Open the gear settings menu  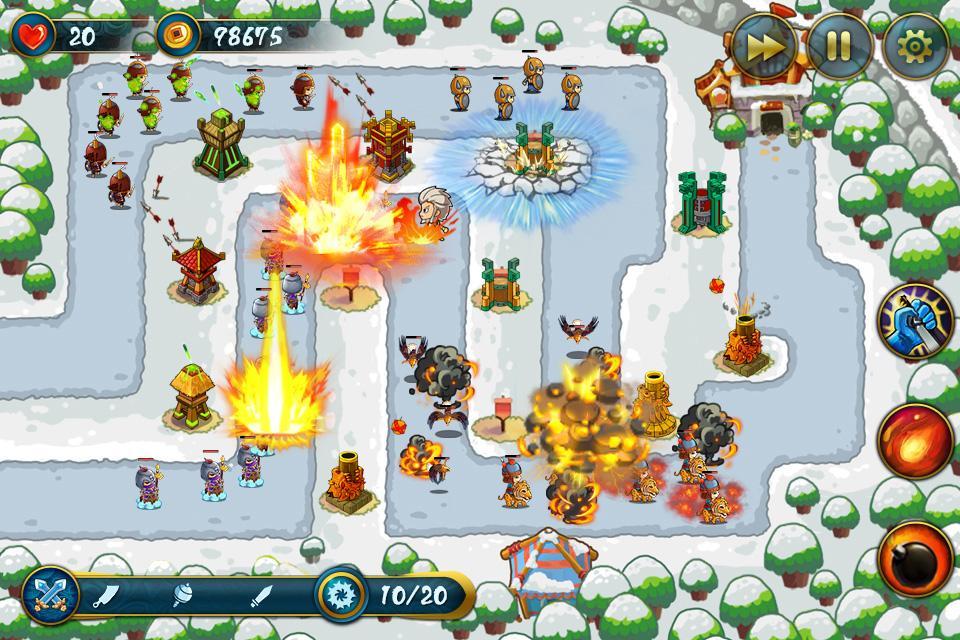[x=914, y=44]
